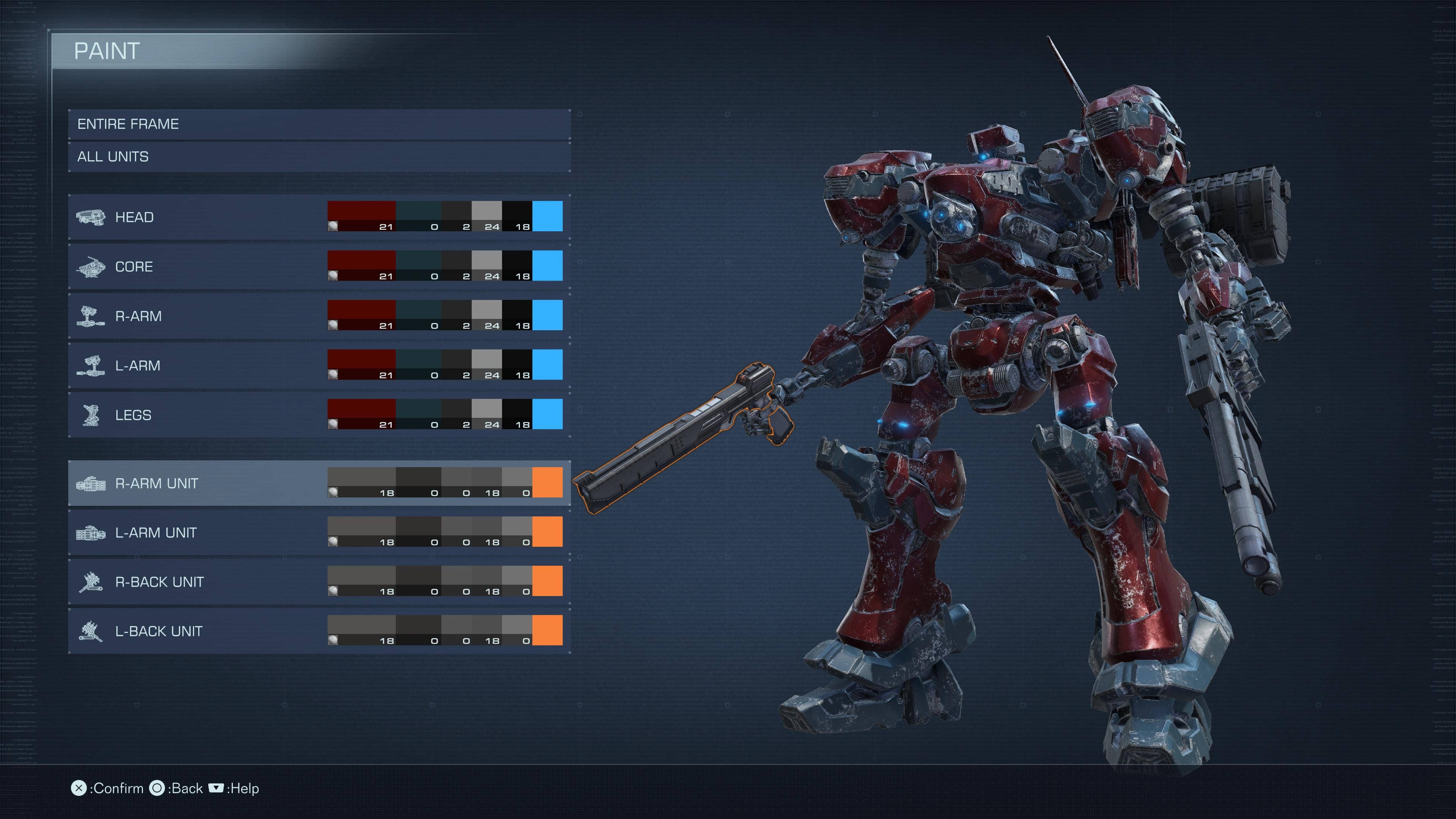Pick the R-ARM frame part
Screen dimensions: 1456x819
pyautogui.click(x=198, y=316)
